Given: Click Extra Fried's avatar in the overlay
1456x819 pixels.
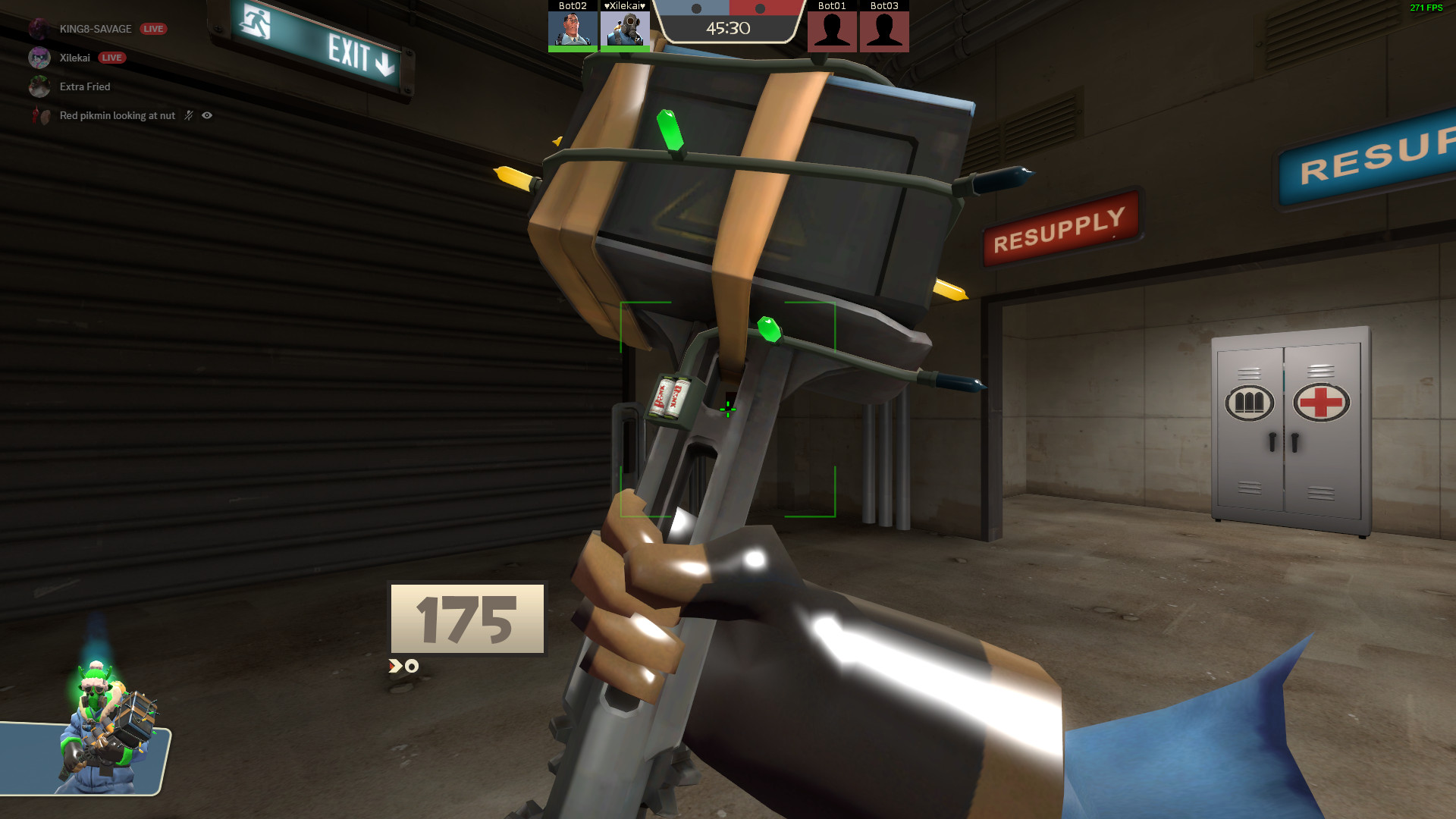Looking at the screenshot, I should click(38, 86).
